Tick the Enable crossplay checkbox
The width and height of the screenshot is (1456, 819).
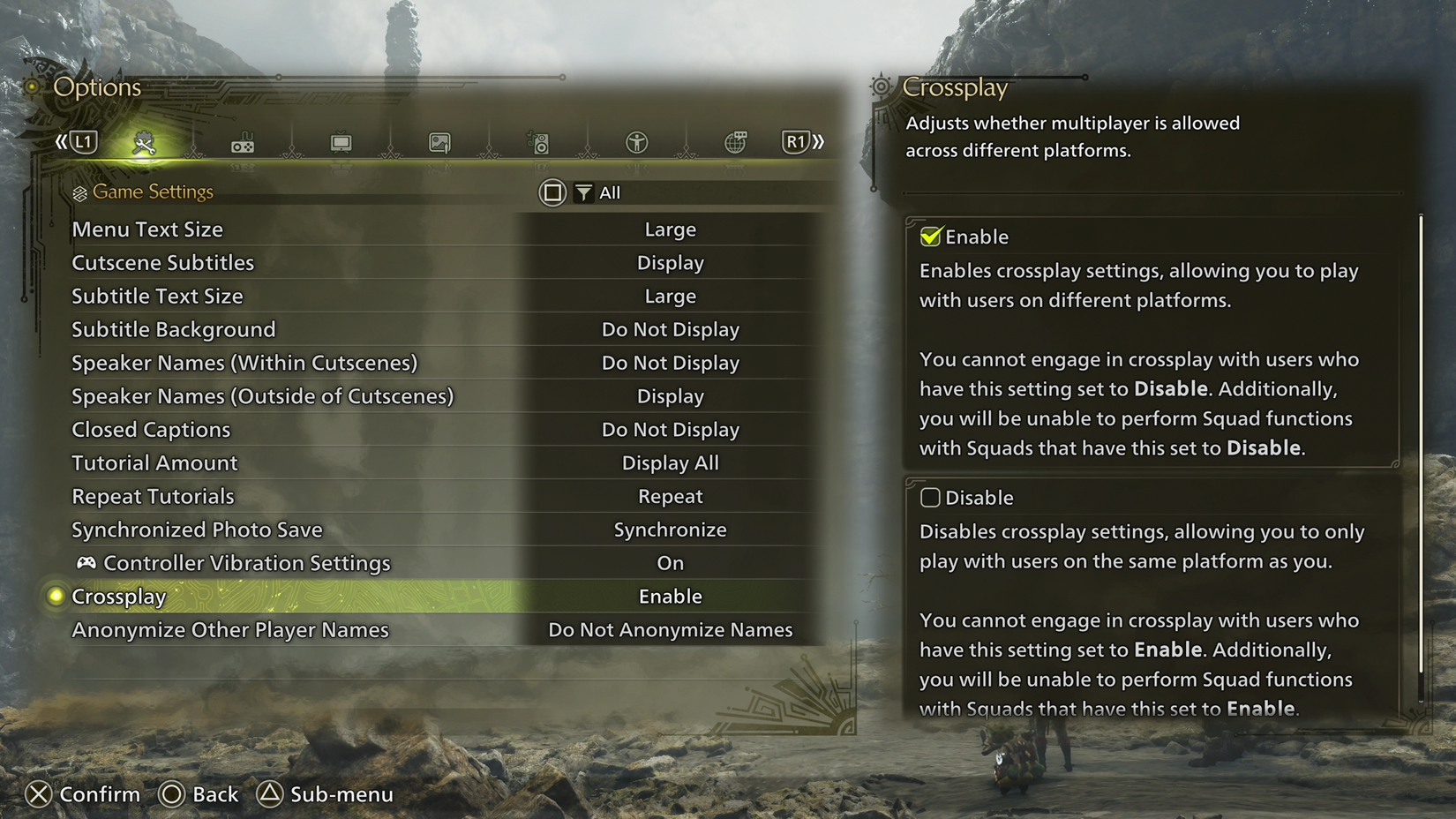(930, 237)
